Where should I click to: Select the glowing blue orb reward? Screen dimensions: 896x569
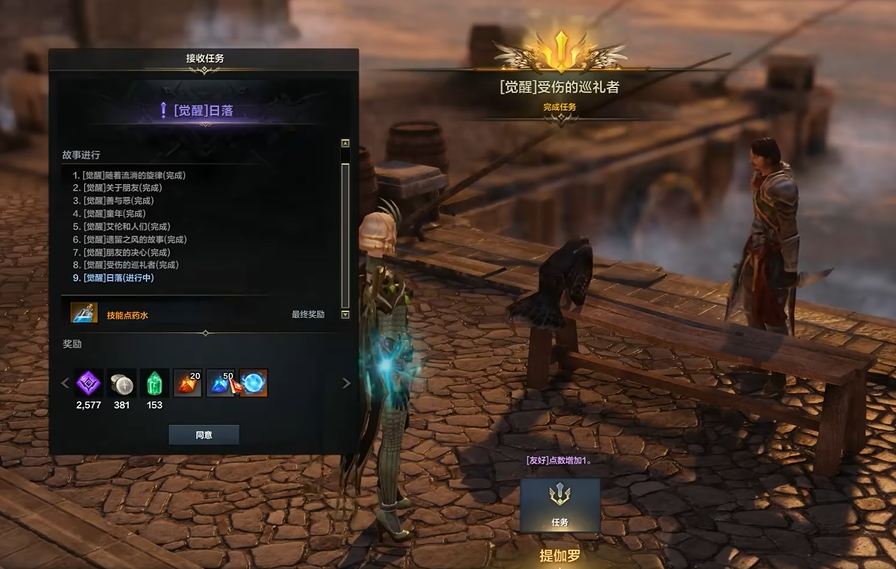(253, 382)
